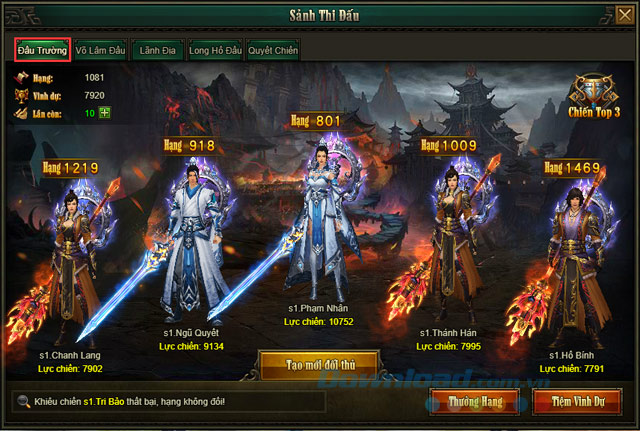Switch to the Đấu Trường tab
The image size is (640, 431).
(42, 50)
